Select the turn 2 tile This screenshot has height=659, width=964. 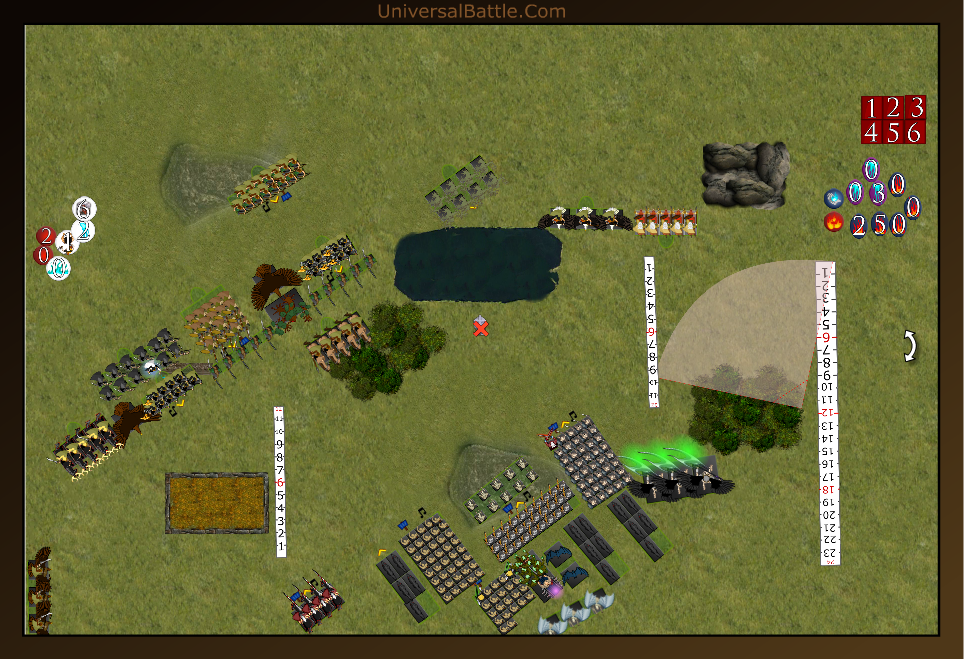click(x=893, y=108)
